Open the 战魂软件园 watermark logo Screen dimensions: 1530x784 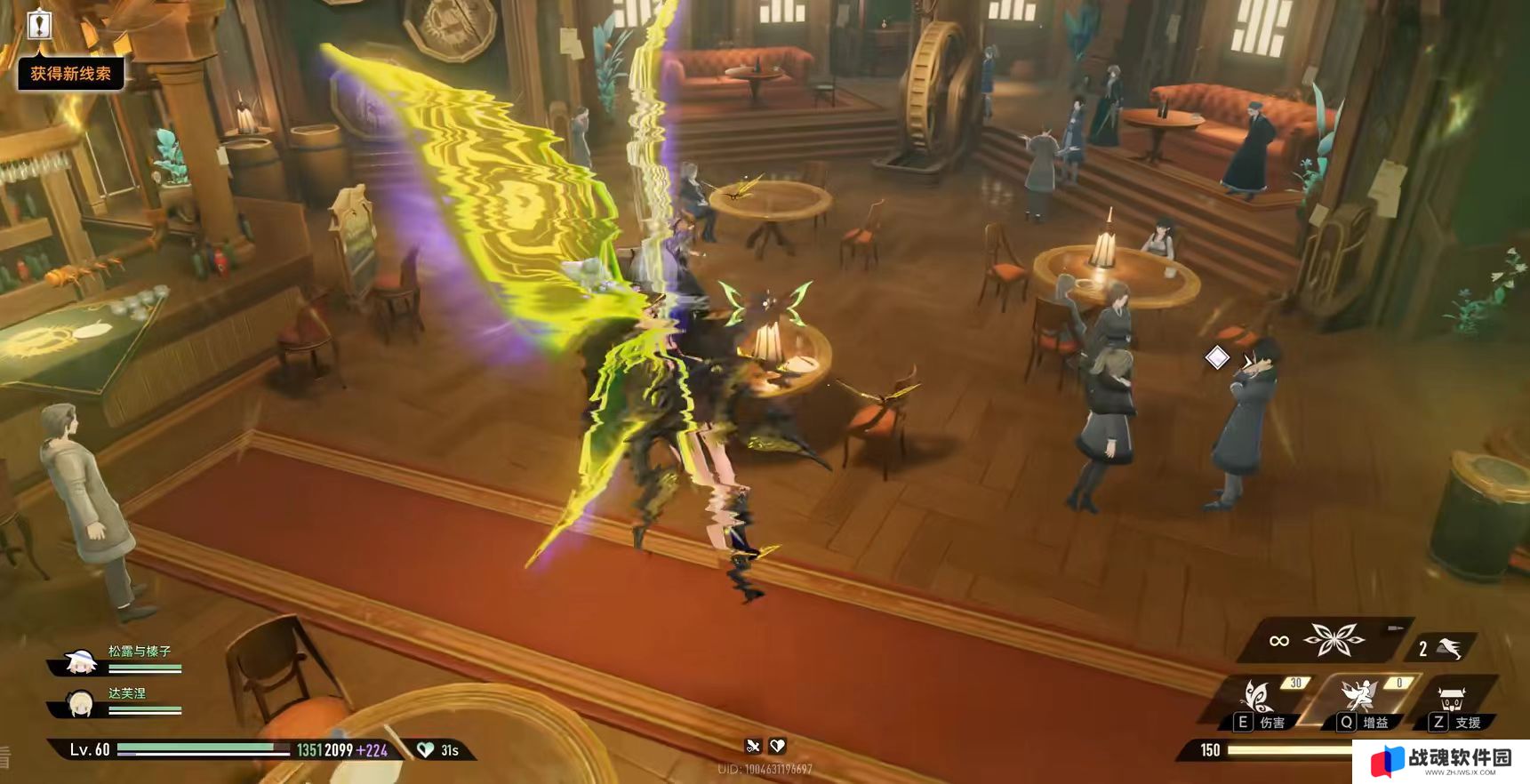click(1442, 762)
